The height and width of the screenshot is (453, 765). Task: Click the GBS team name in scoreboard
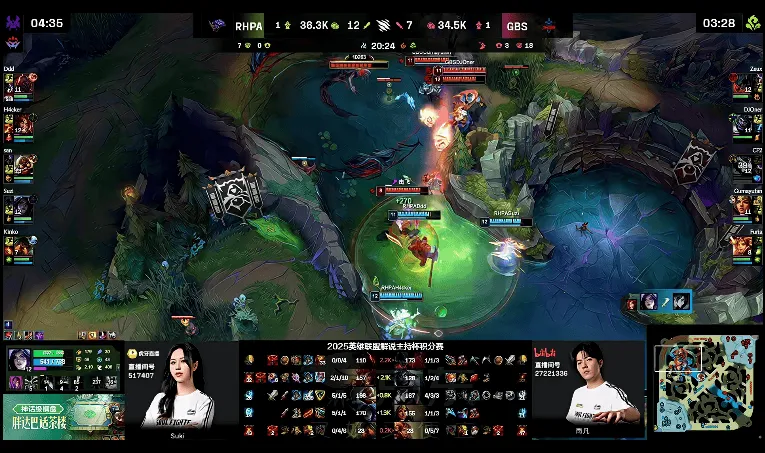(x=516, y=26)
